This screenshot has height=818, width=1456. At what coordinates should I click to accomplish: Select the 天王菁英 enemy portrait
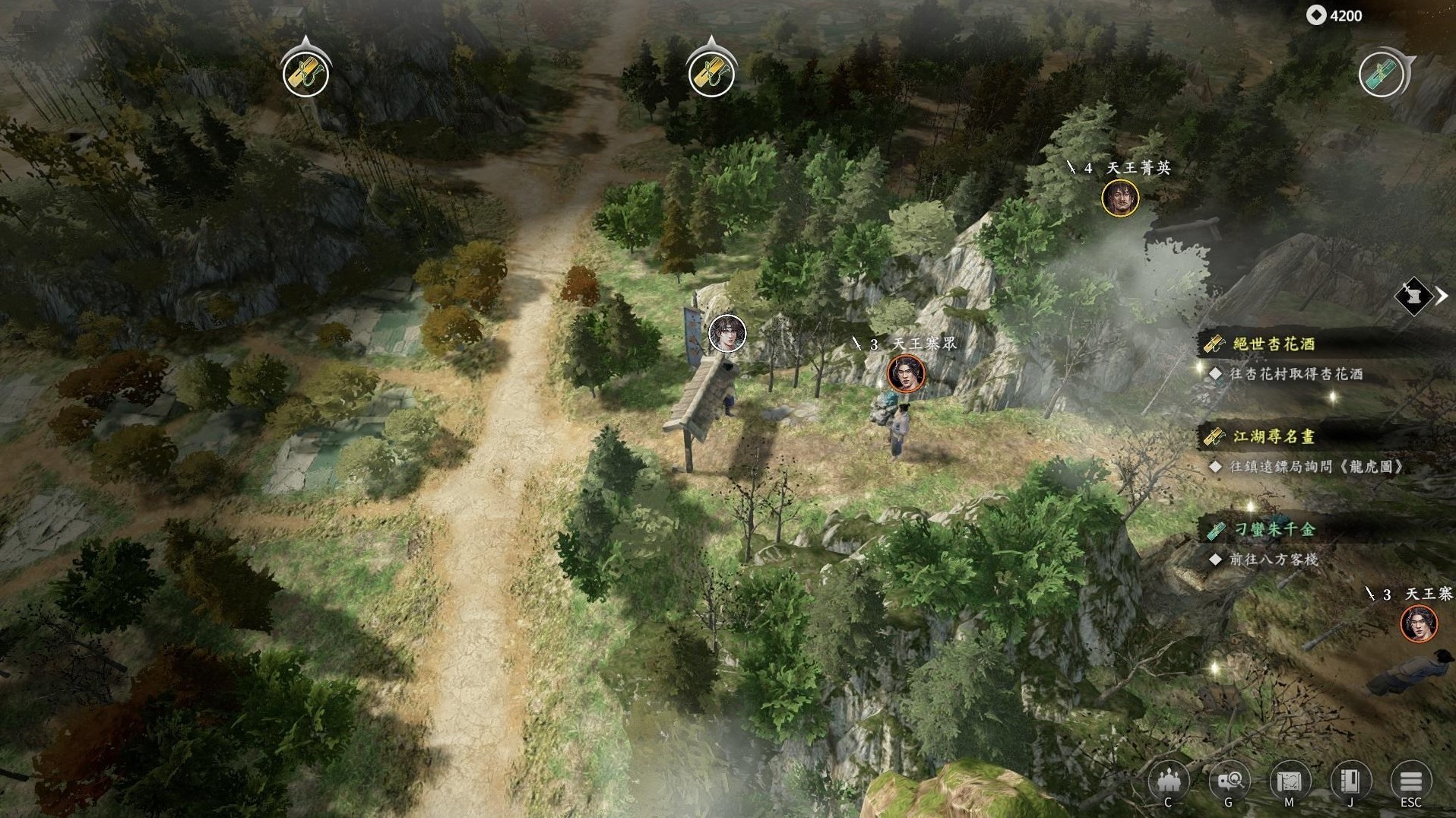(1120, 198)
